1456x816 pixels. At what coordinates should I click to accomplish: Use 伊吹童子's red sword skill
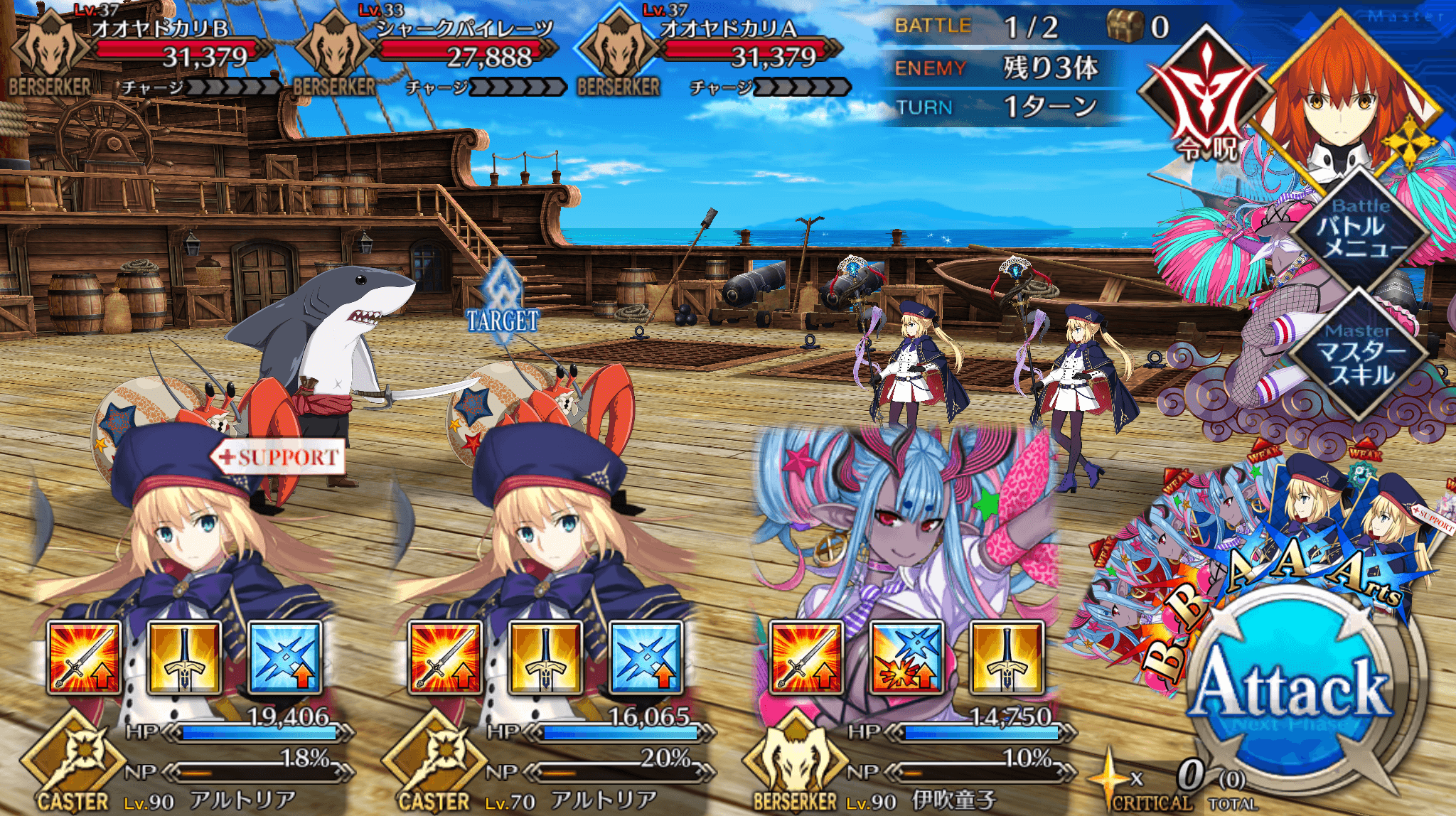click(806, 657)
